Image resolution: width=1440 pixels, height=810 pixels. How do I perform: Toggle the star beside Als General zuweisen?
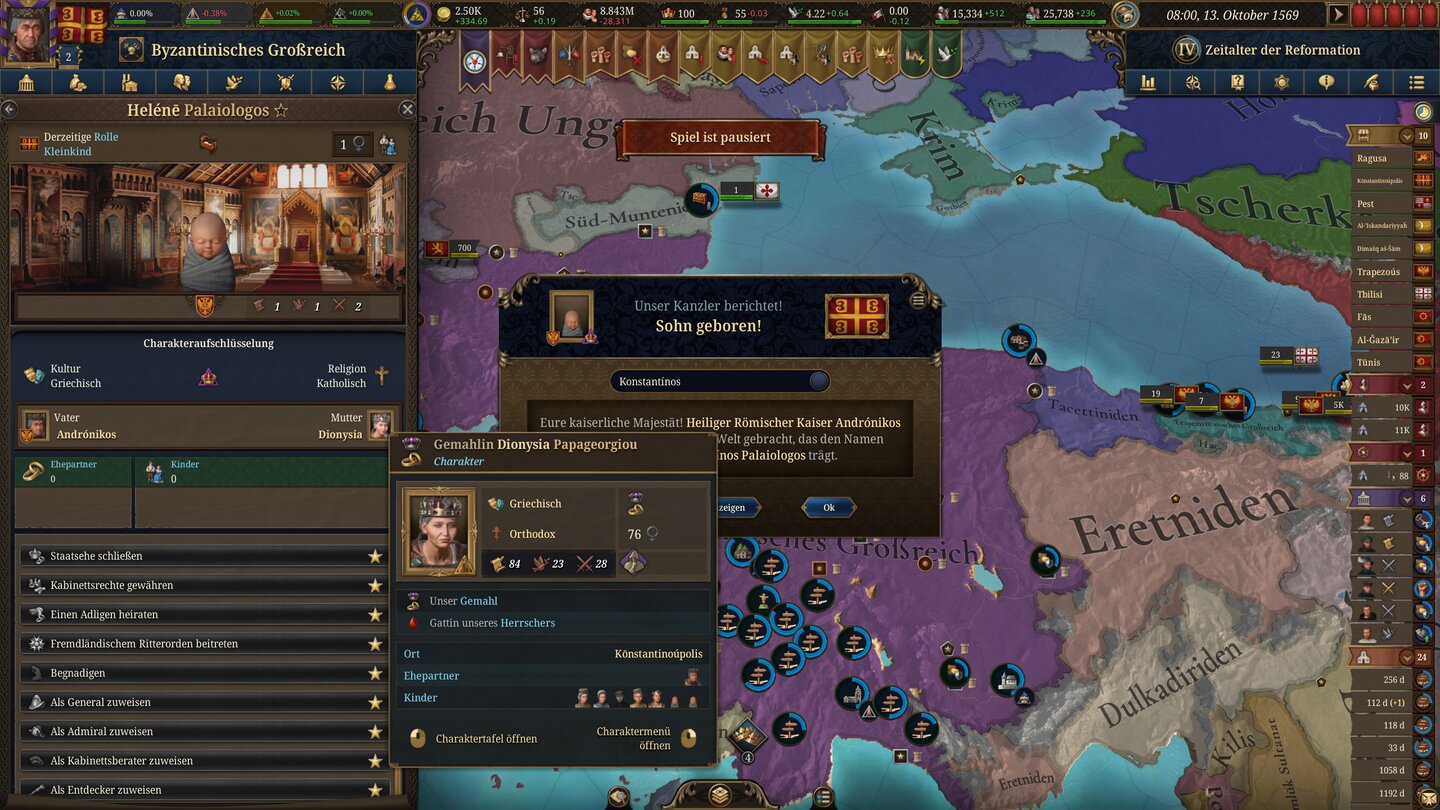coord(375,702)
